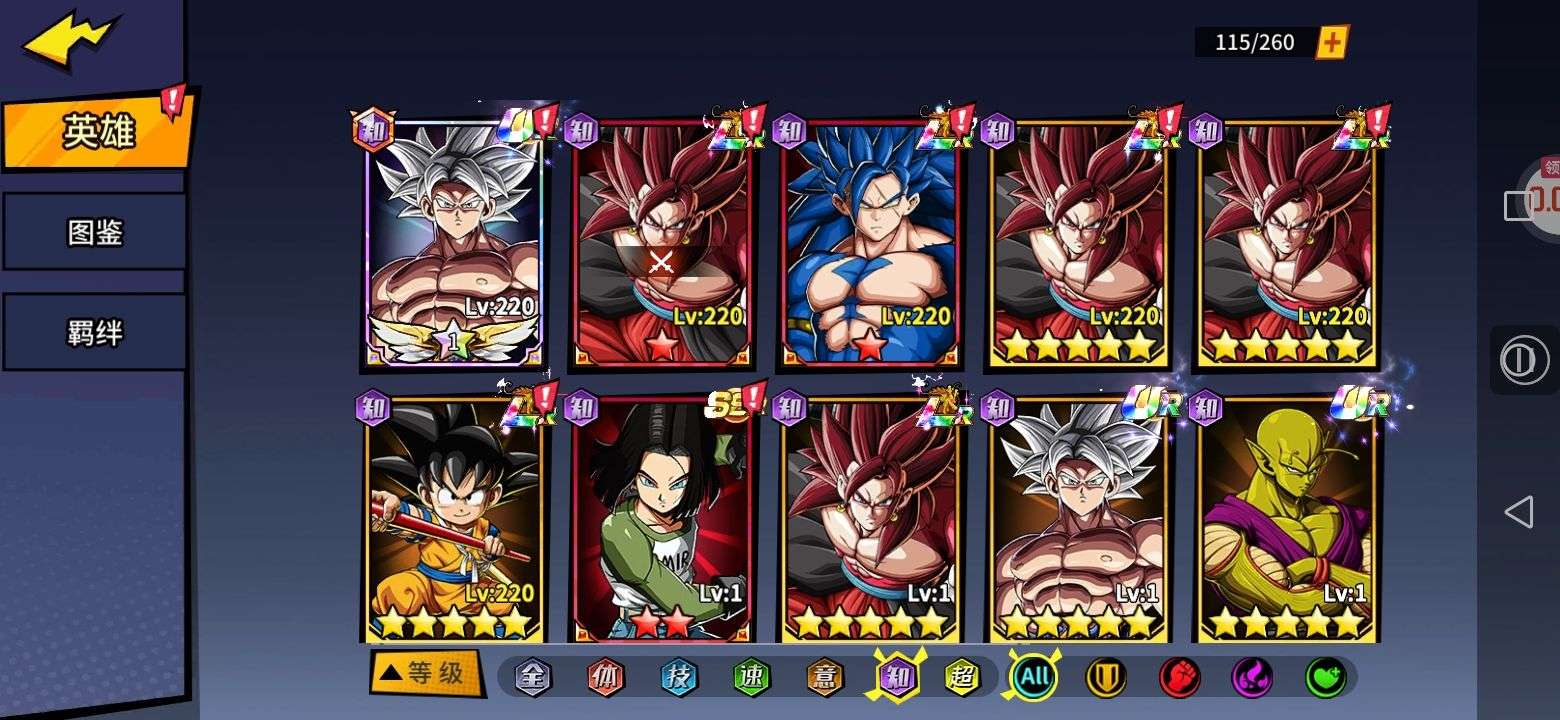The image size is (1560, 720).
Task: Open the 羁绊 bonds tab
Action: click(x=95, y=332)
